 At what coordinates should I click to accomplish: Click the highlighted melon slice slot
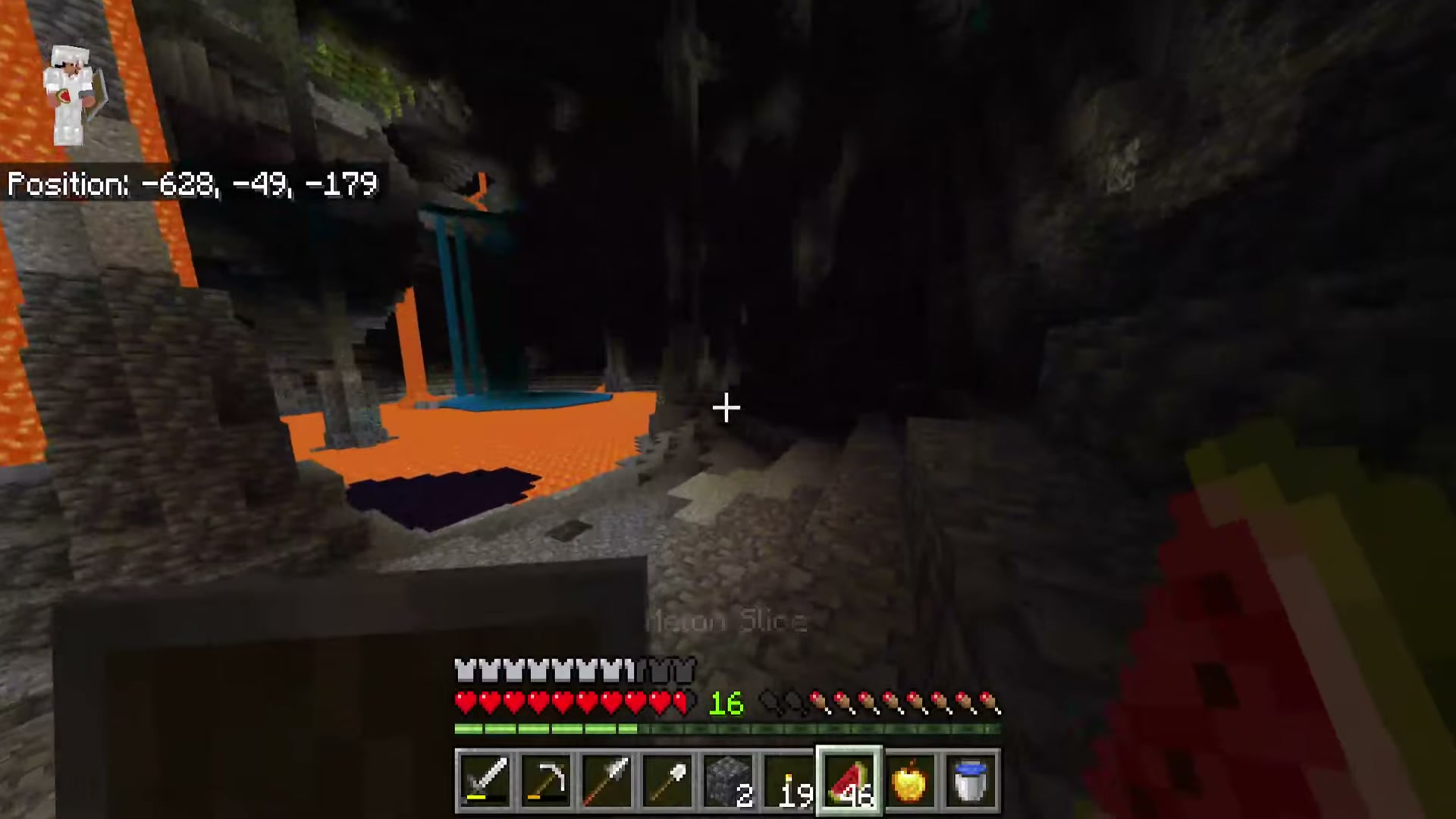pos(849,777)
